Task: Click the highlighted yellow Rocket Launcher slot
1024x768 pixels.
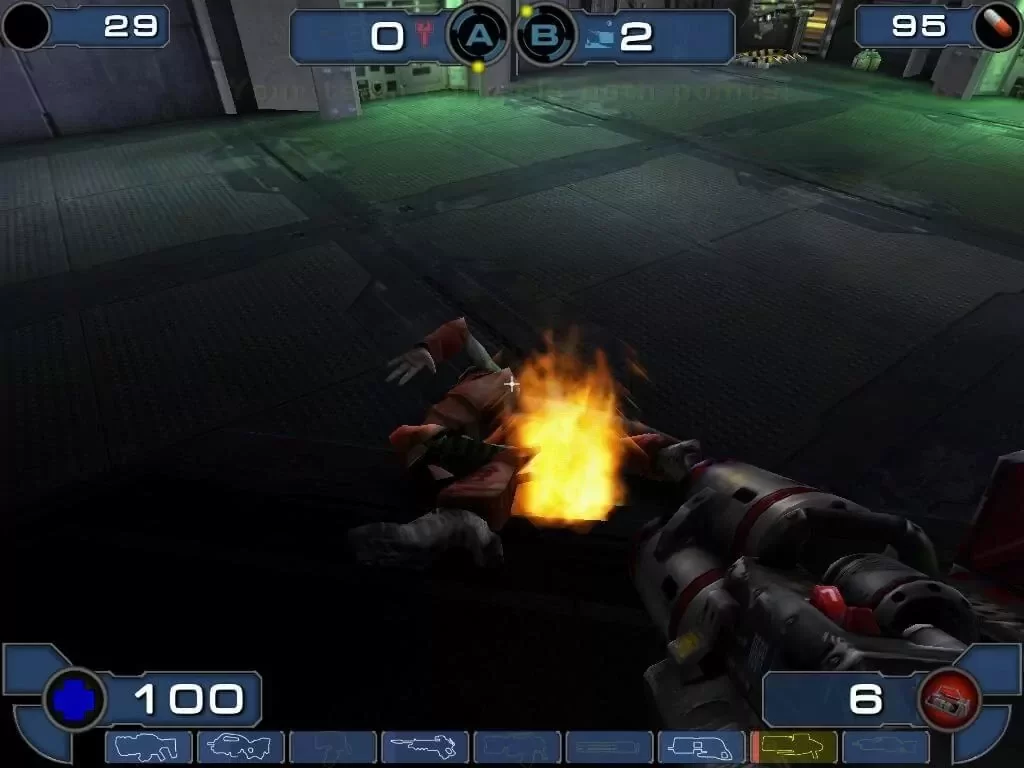Action: tap(794, 747)
